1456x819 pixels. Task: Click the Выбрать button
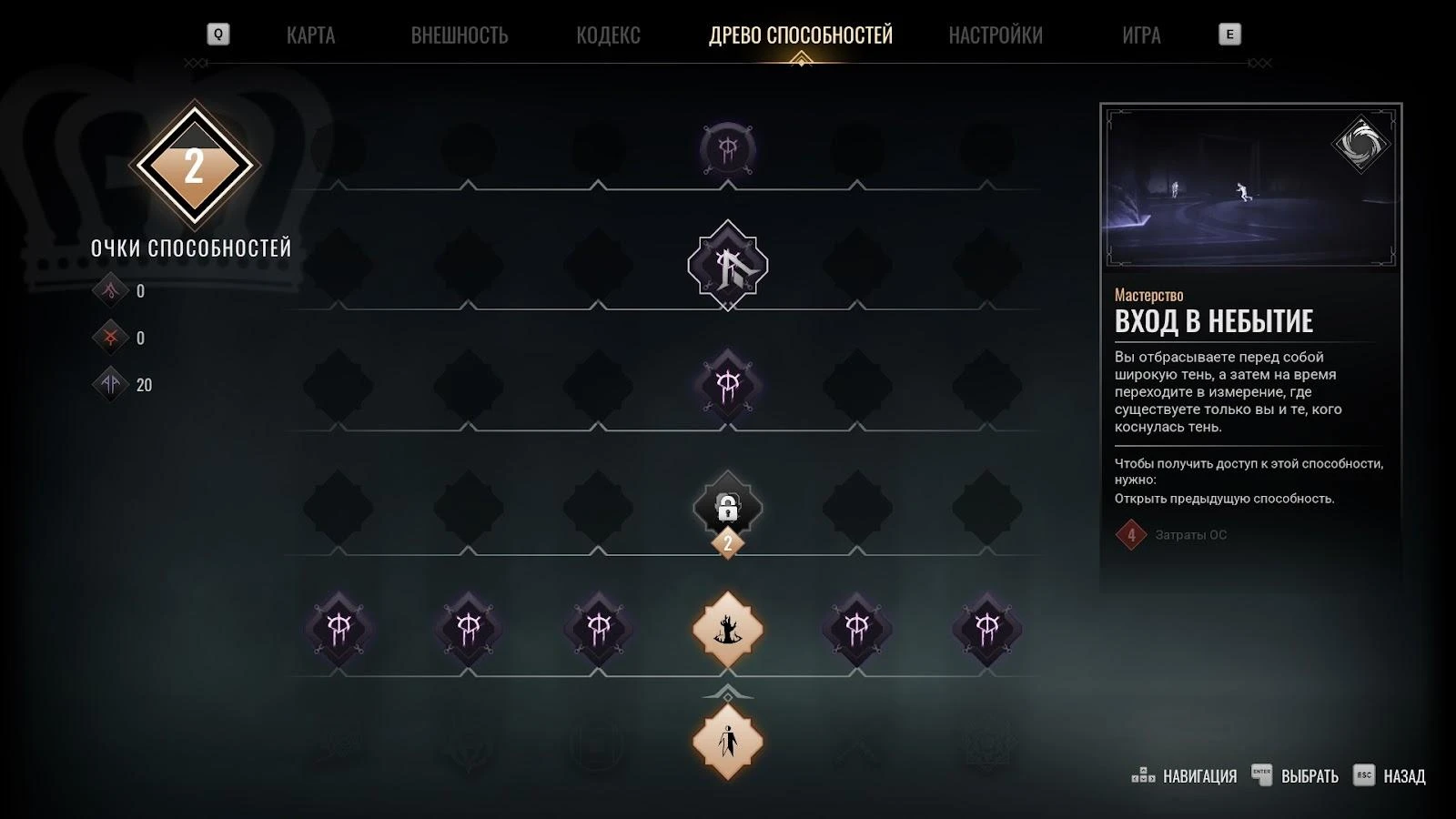[1296, 776]
